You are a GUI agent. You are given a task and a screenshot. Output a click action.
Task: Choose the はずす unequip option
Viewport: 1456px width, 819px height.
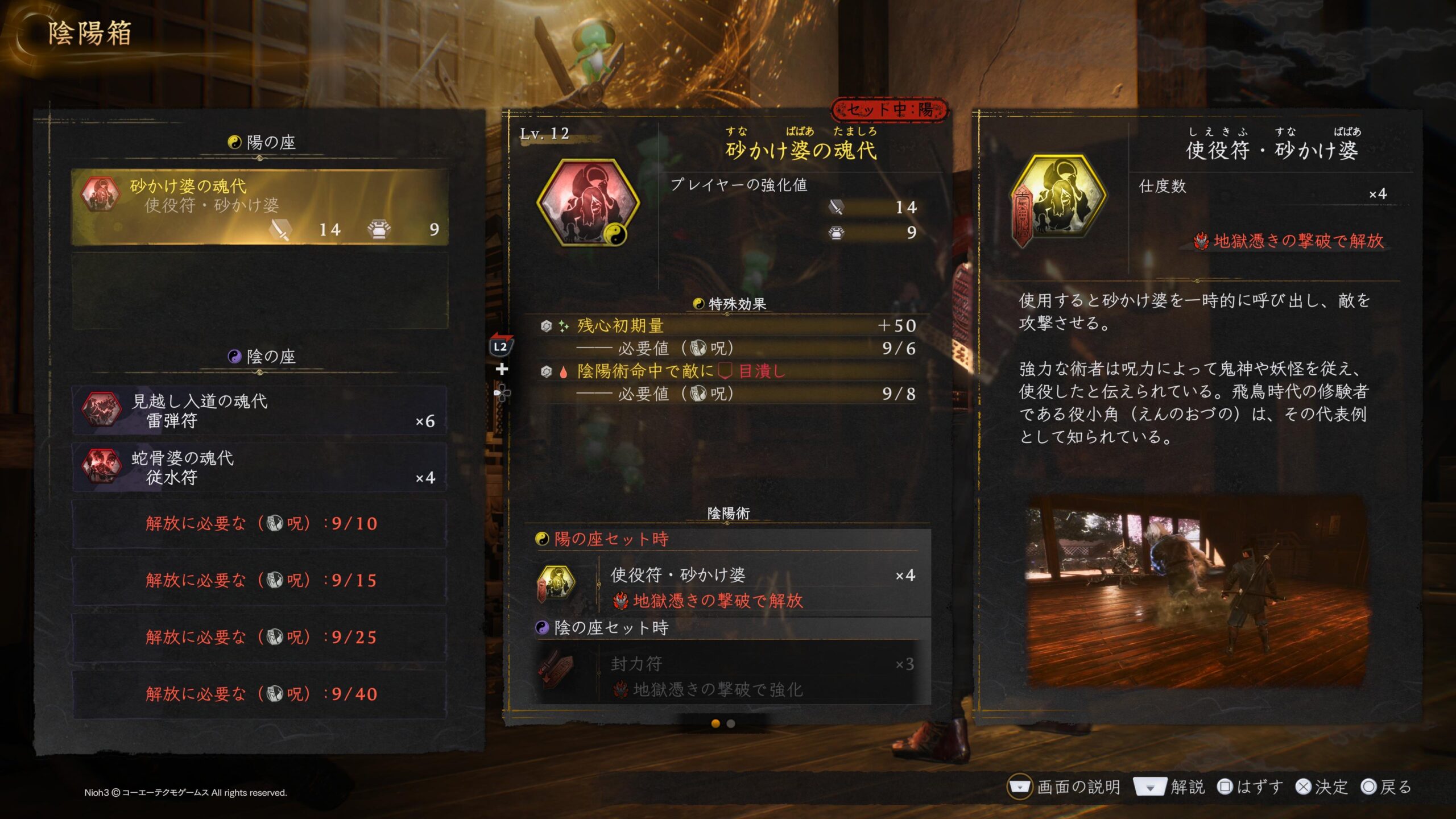[x=1250, y=787]
